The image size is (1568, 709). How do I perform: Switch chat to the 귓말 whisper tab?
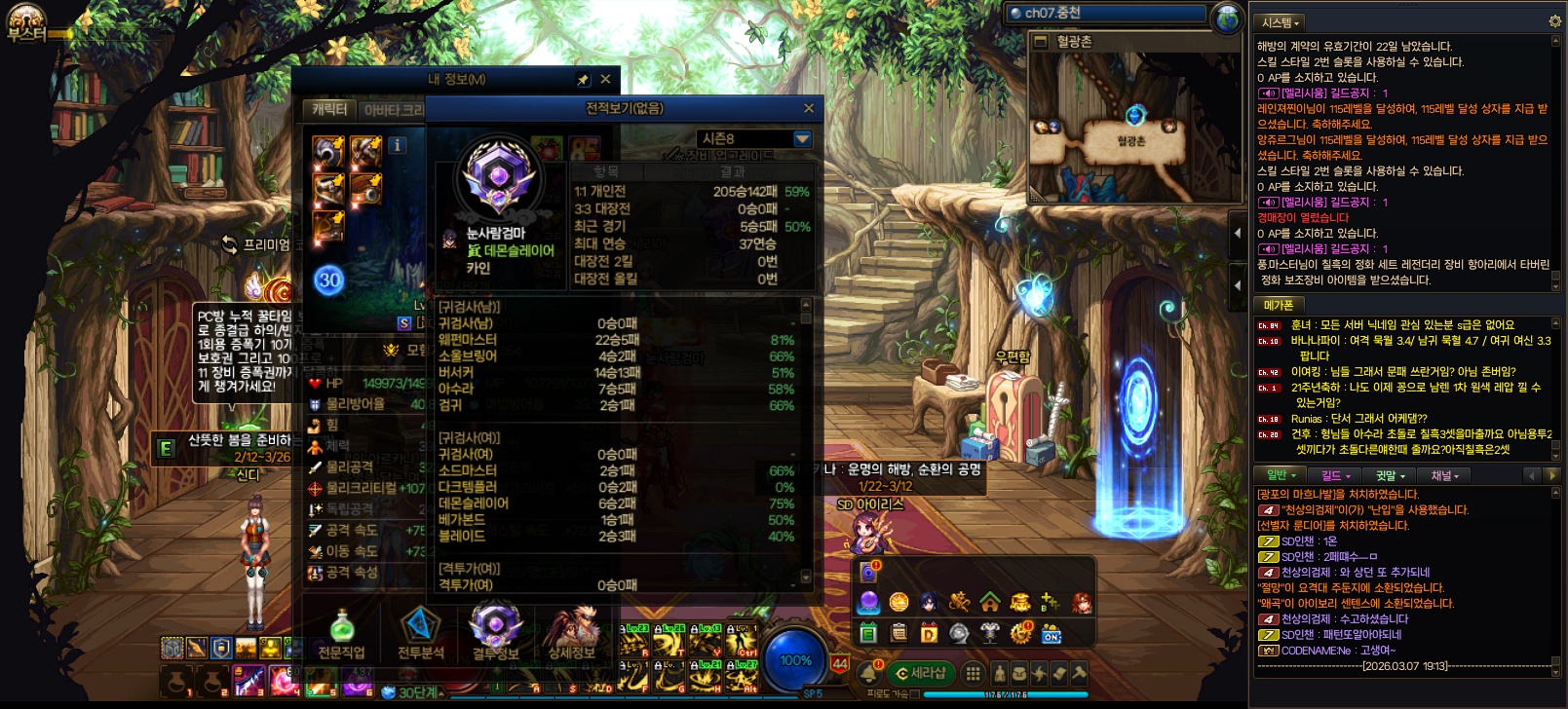1390,475
